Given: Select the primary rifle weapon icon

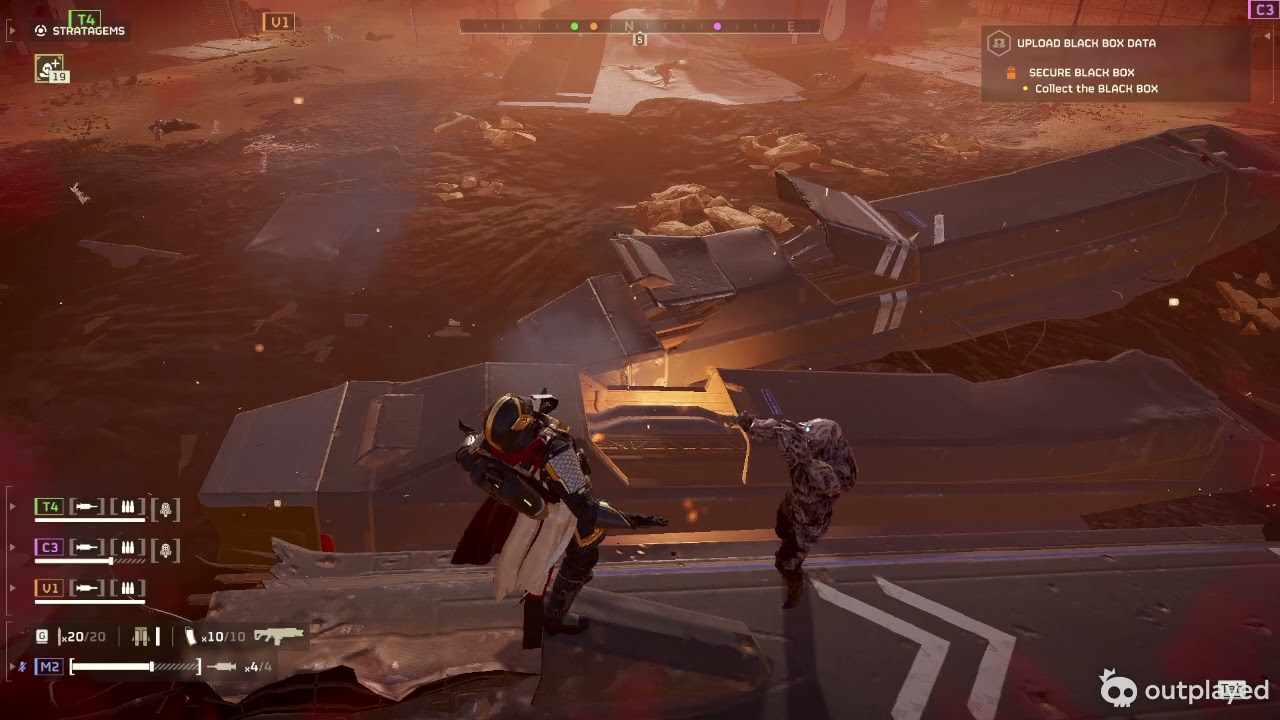Looking at the screenshot, I should coord(278,635).
